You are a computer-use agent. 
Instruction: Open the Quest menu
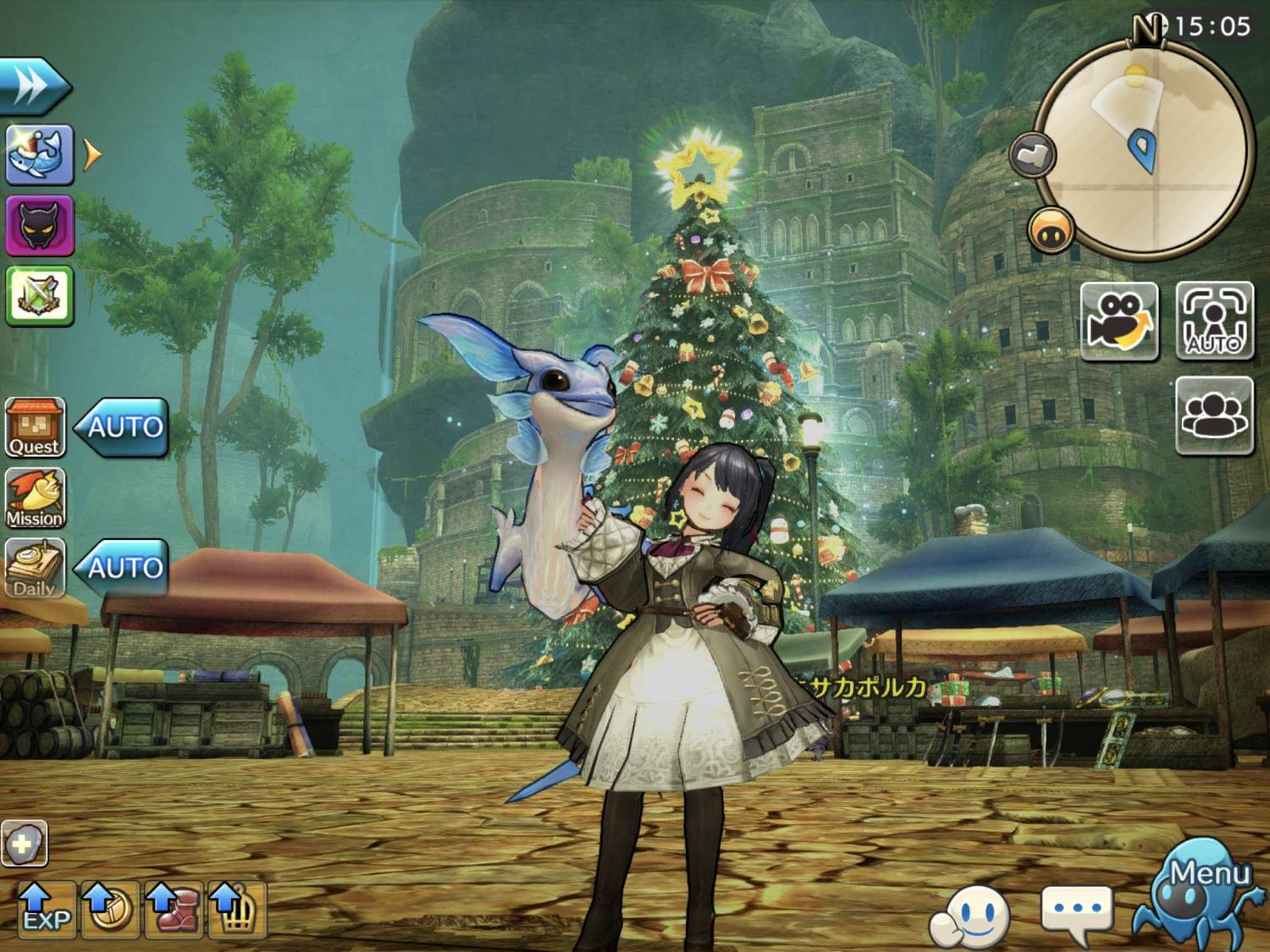[x=35, y=427]
